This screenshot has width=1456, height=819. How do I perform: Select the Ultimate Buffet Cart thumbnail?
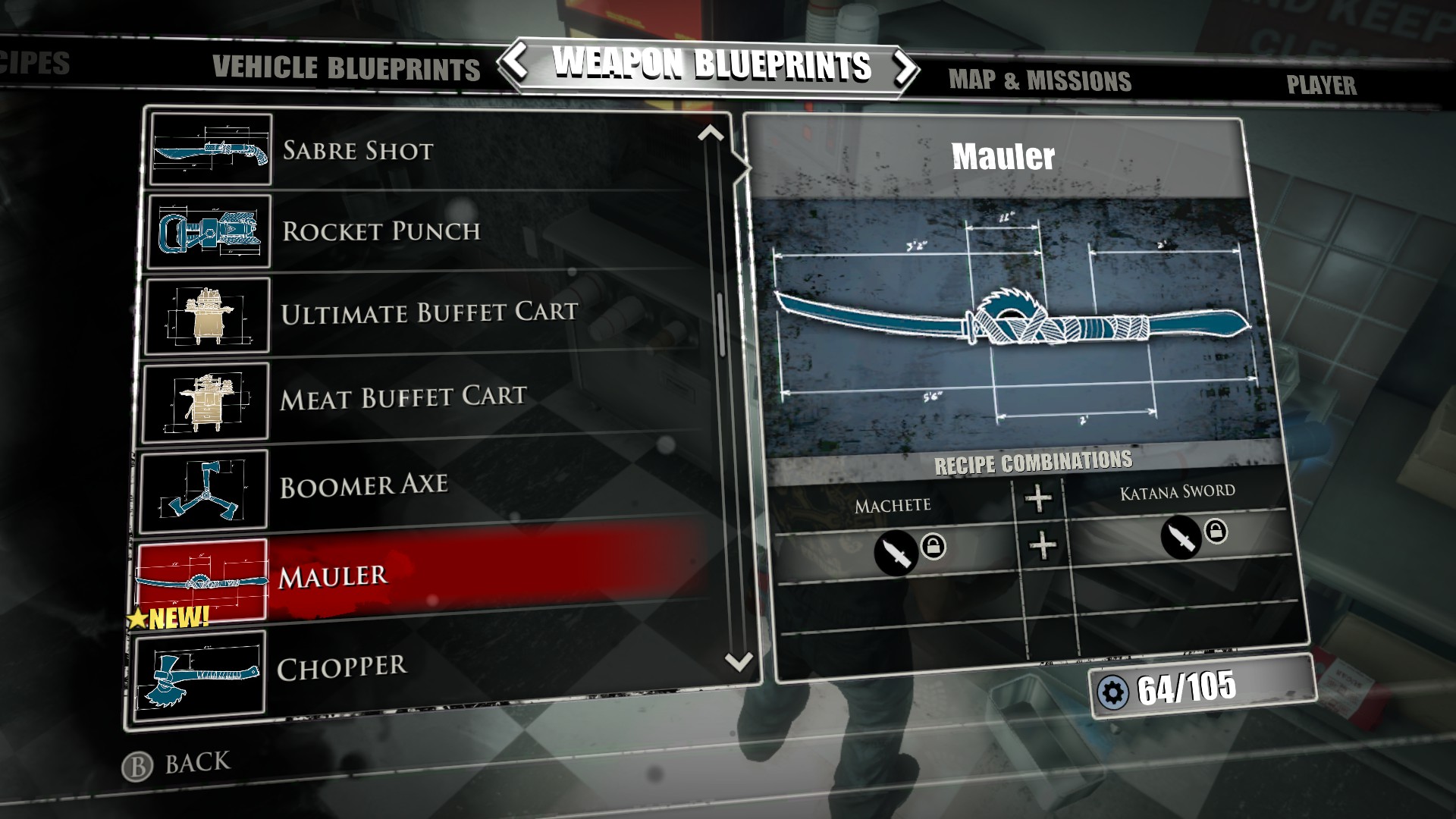click(211, 317)
